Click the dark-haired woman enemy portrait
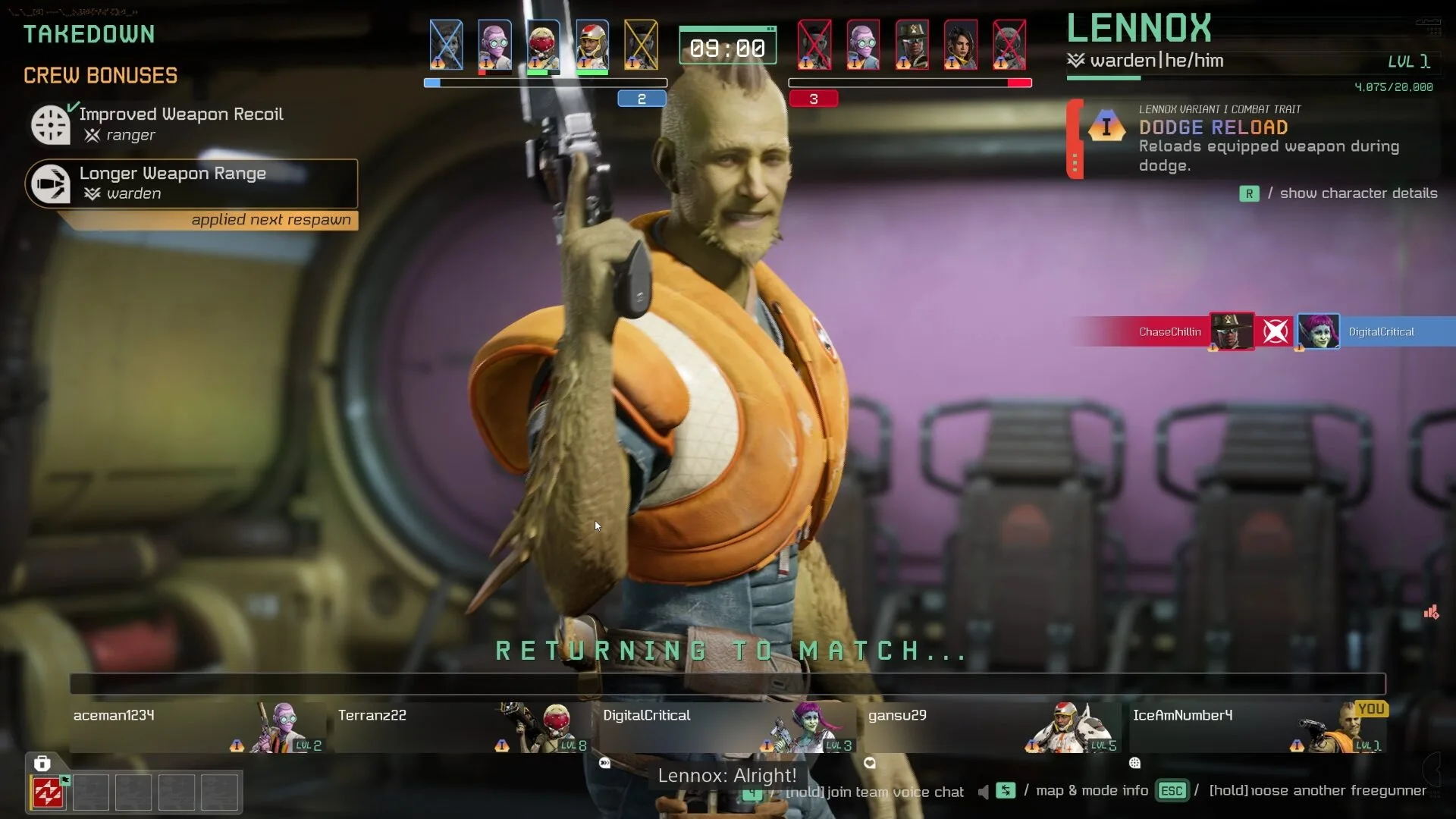 point(960,45)
